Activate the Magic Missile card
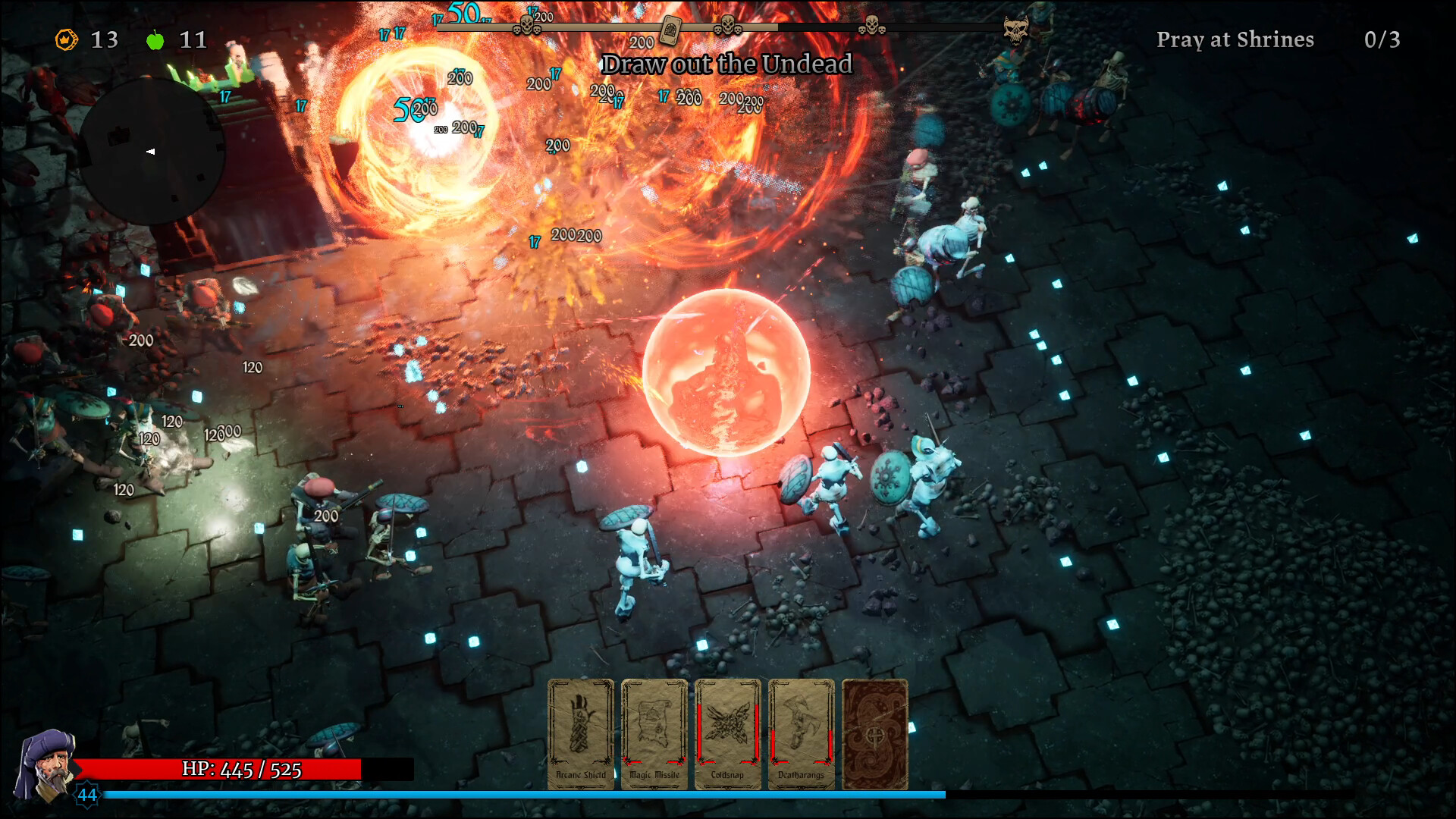1456x819 pixels. (654, 732)
